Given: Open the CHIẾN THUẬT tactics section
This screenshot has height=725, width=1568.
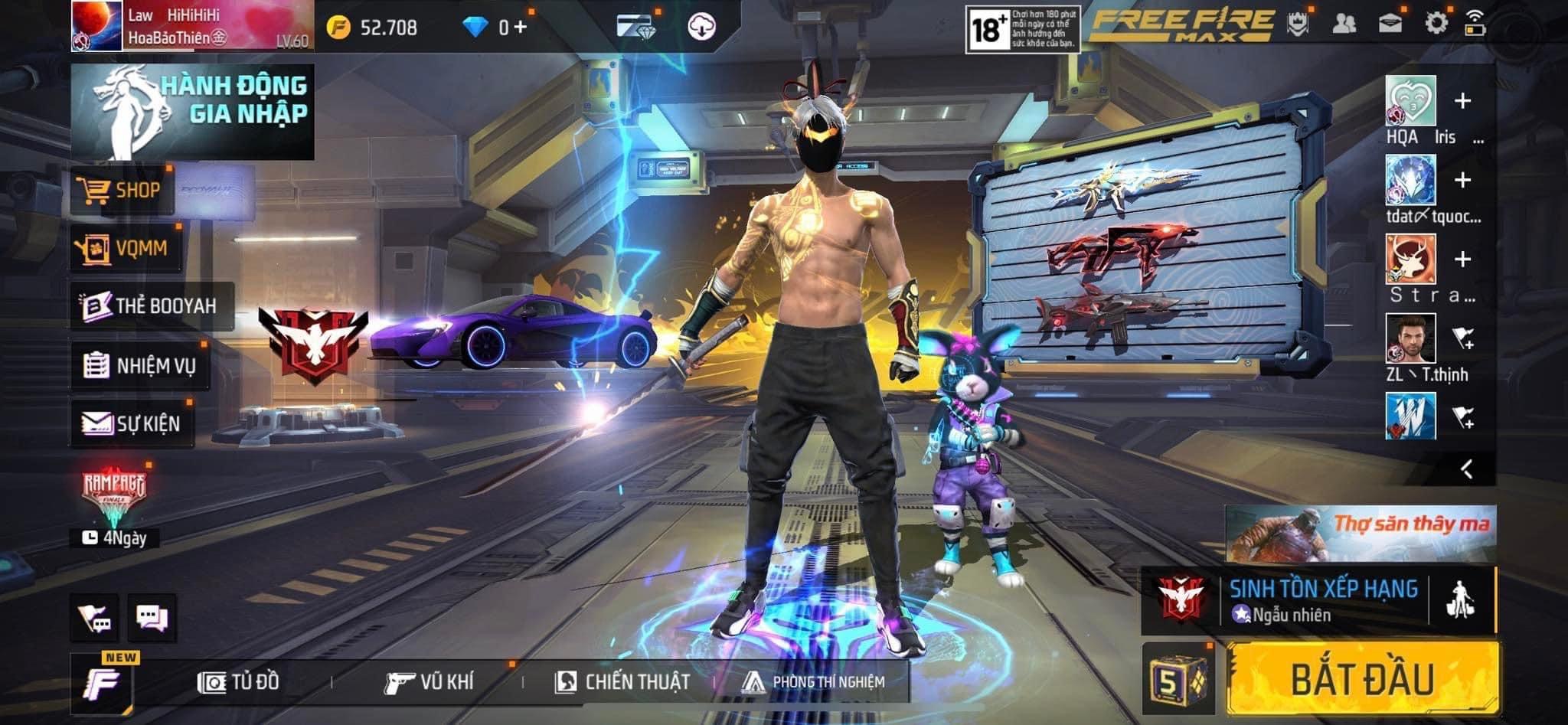Looking at the screenshot, I should point(622,681).
